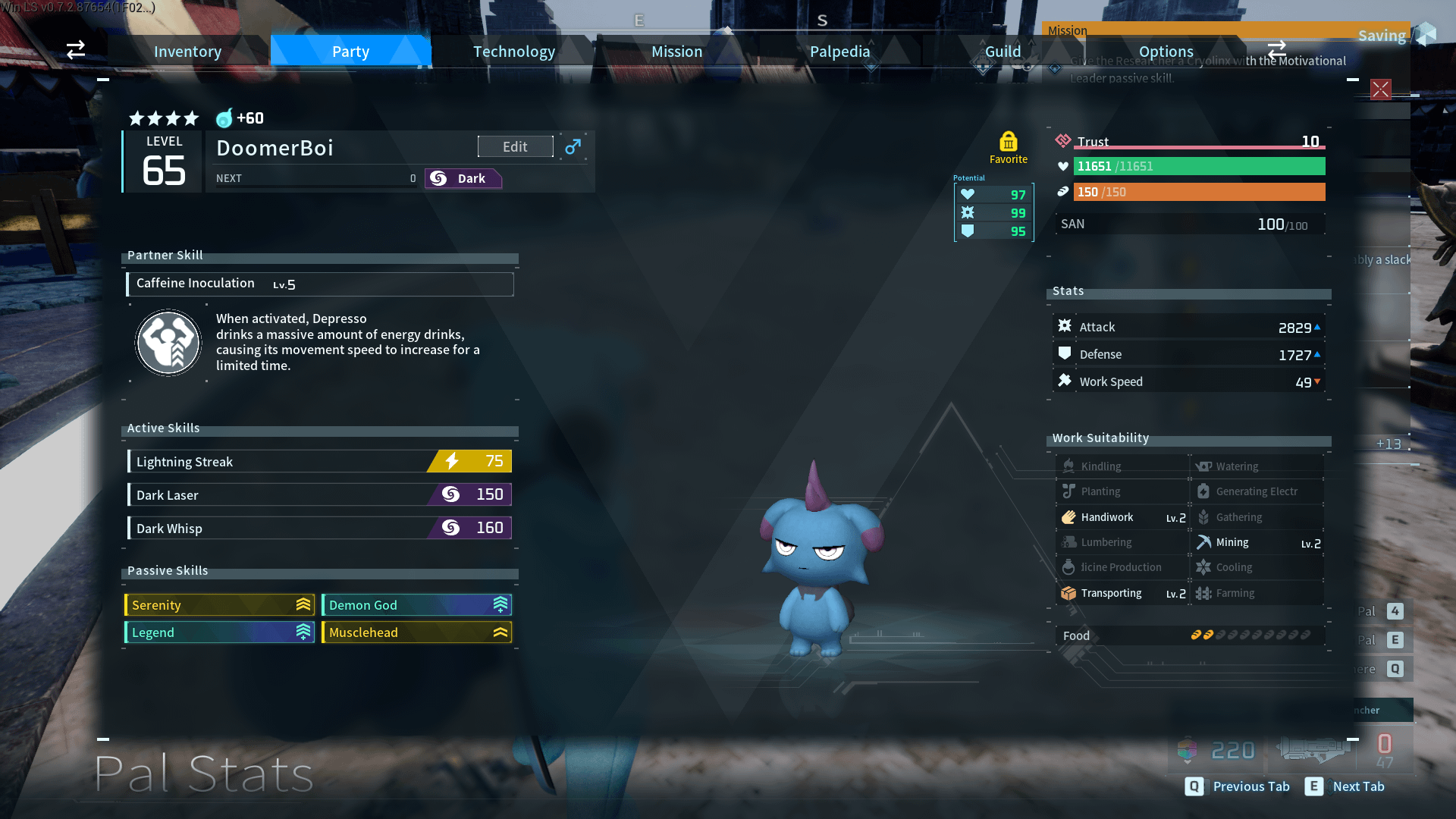This screenshot has height=819, width=1456.
Task: Click the Legend passive skill
Action: coord(219,632)
